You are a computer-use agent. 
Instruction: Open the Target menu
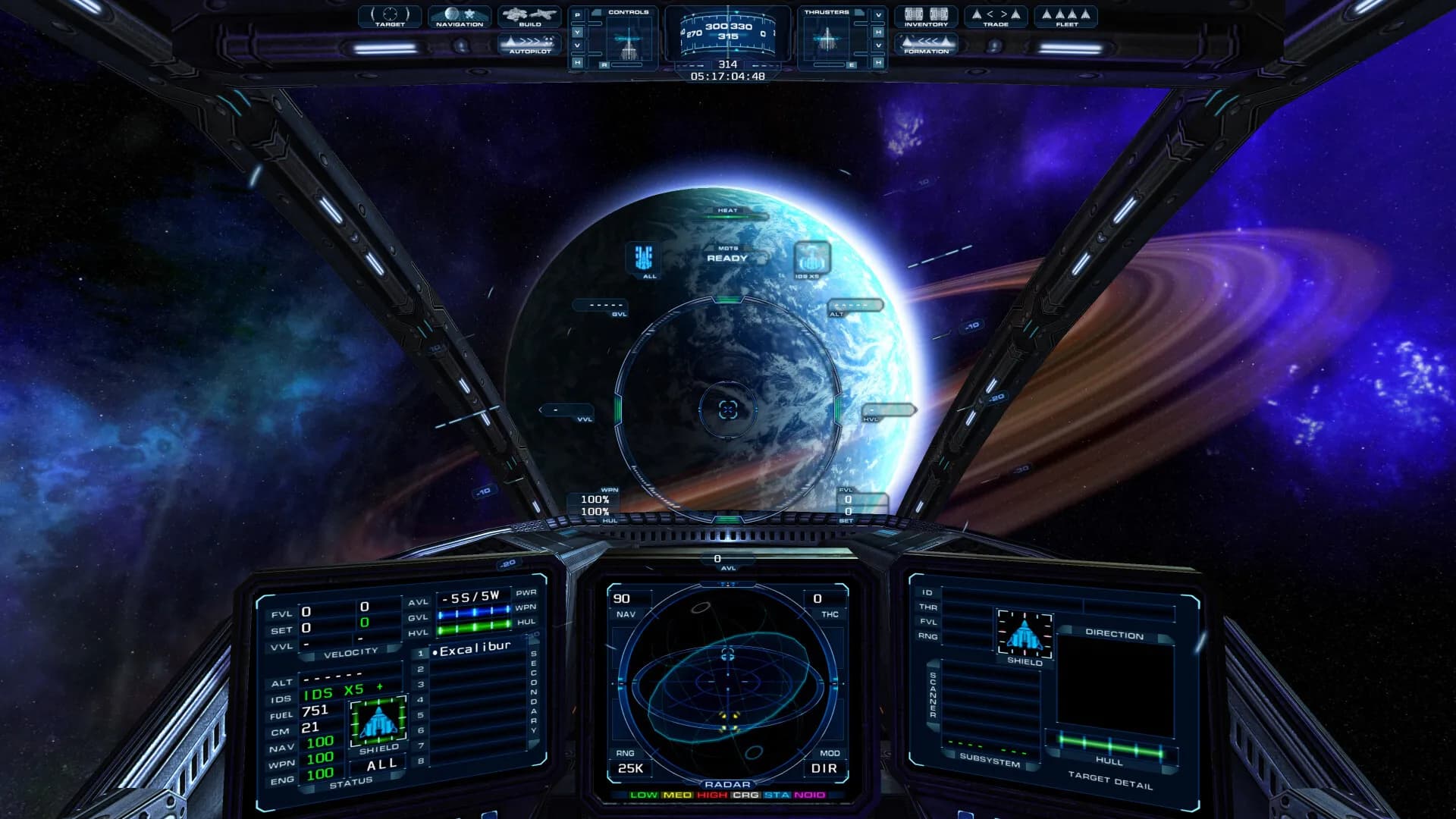390,17
